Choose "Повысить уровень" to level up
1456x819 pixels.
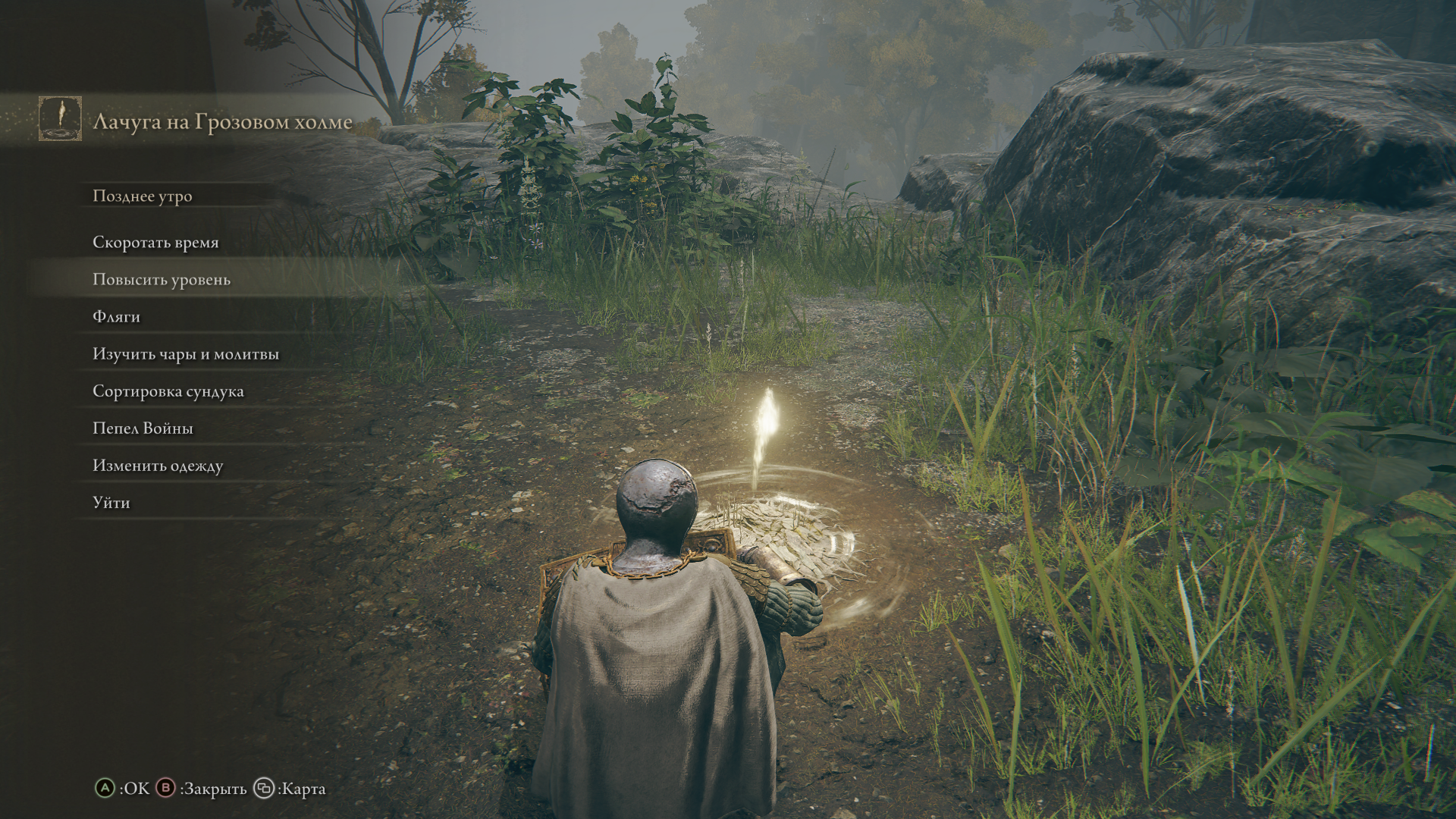point(162,280)
